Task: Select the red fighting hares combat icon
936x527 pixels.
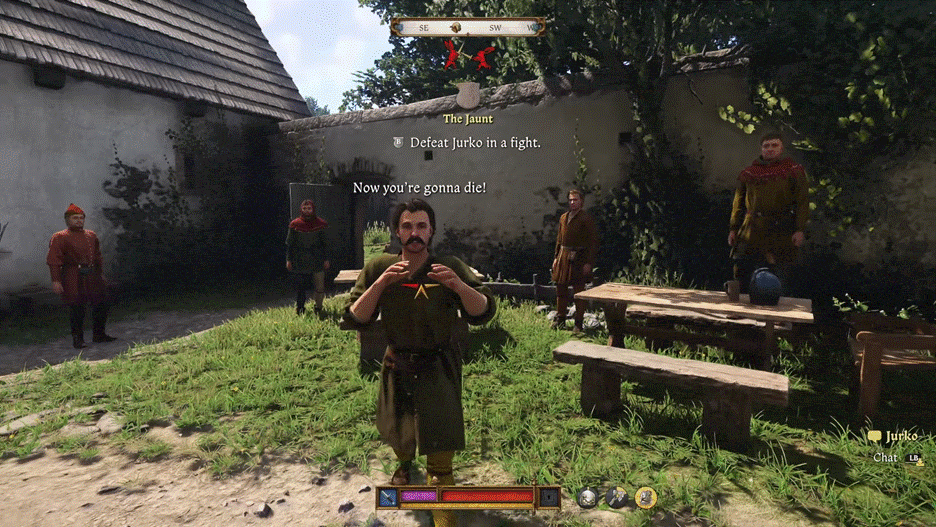Action: (468, 55)
